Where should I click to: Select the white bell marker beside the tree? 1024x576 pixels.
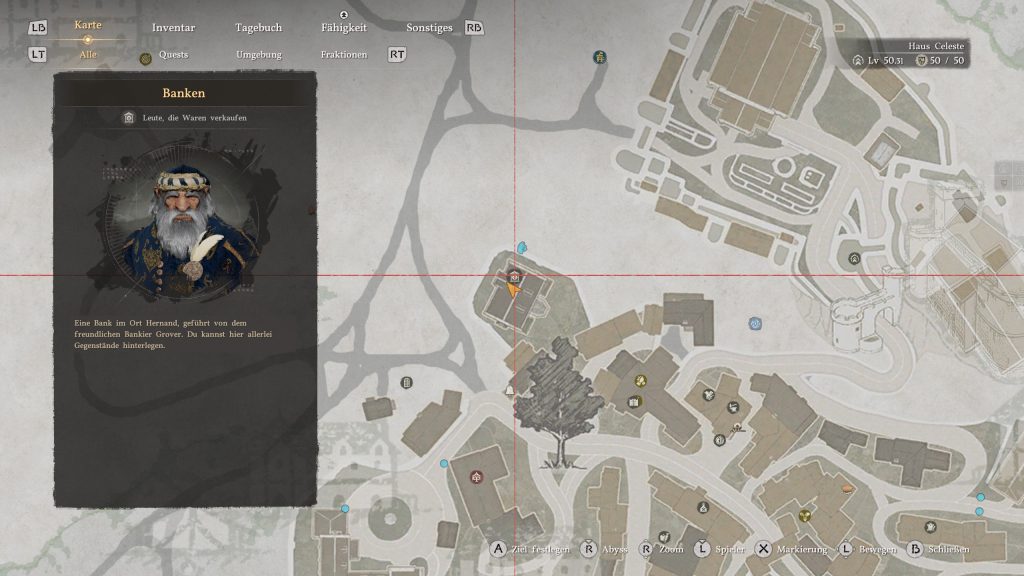point(509,390)
